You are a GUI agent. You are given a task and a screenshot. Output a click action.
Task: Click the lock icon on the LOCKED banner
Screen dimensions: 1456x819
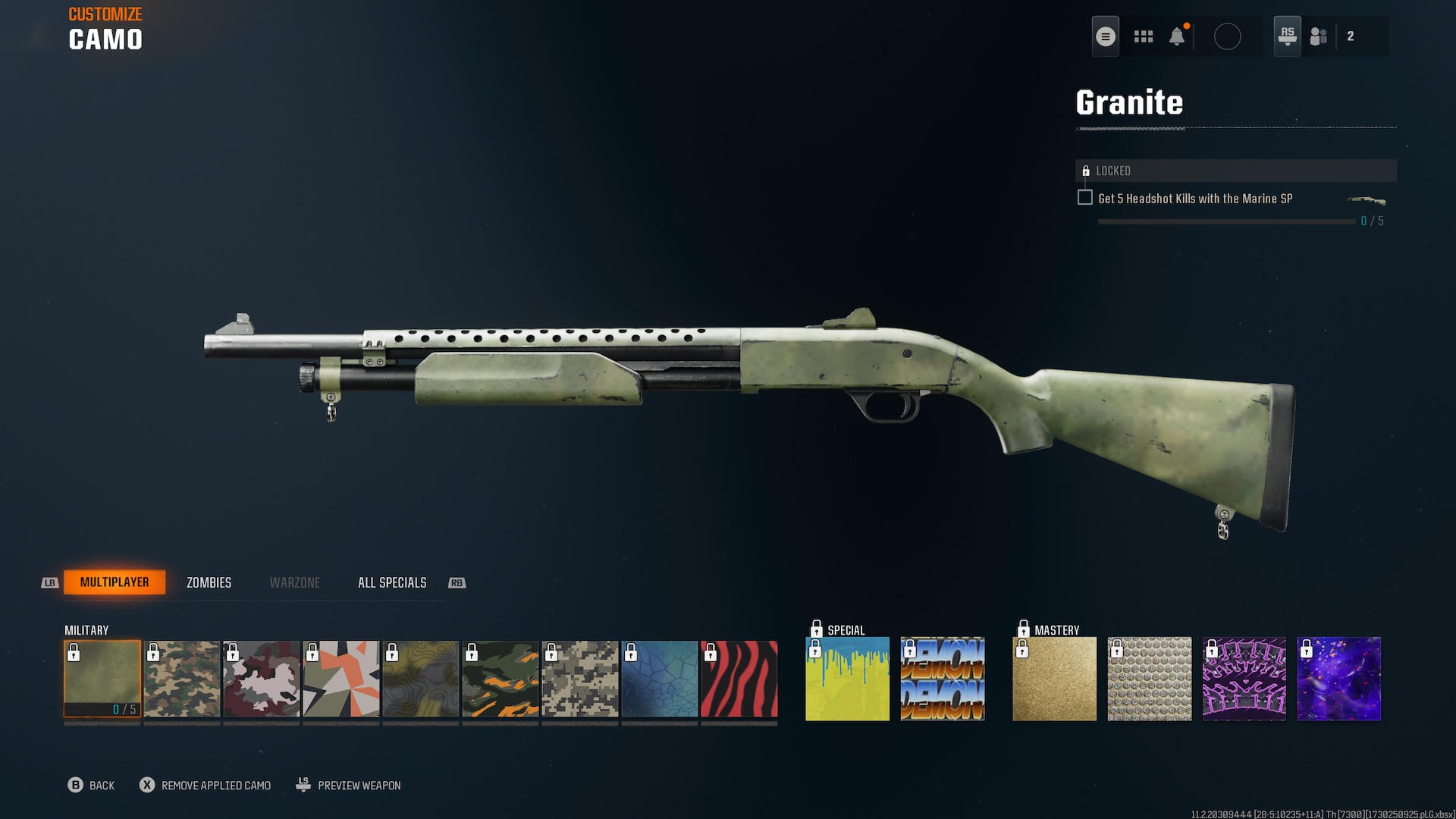tap(1086, 171)
